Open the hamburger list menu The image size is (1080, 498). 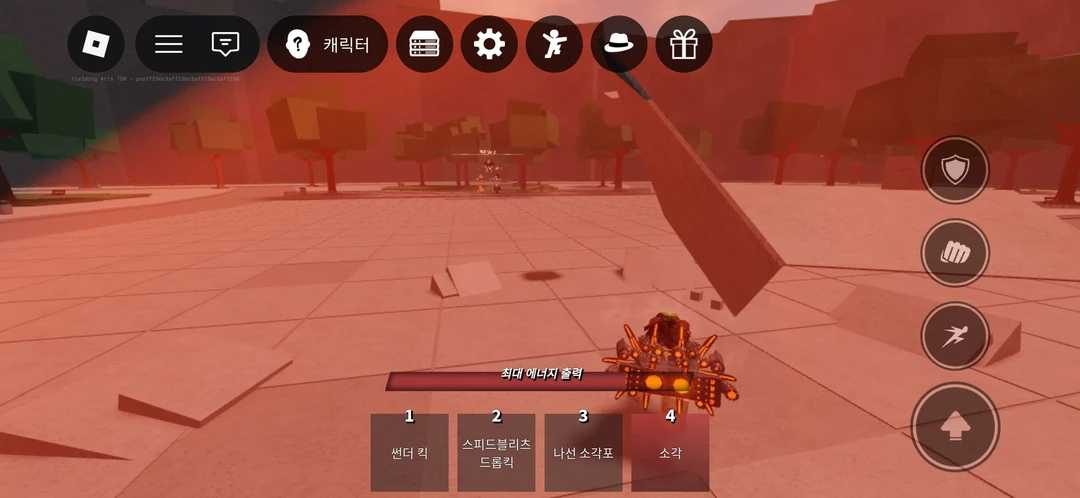pos(169,44)
